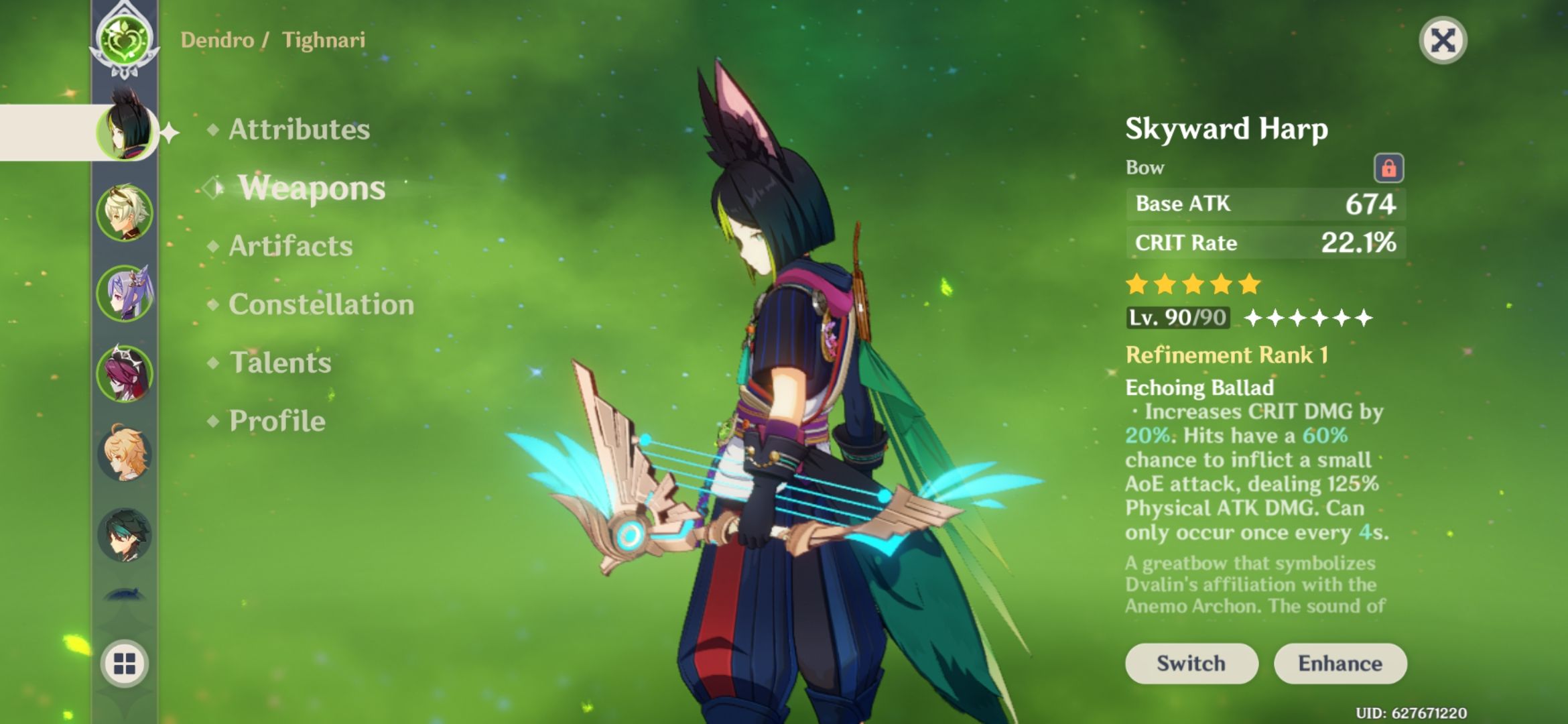Open the Profile section
Image resolution: width=1568 pixels, height=724 pixels.
277,421
